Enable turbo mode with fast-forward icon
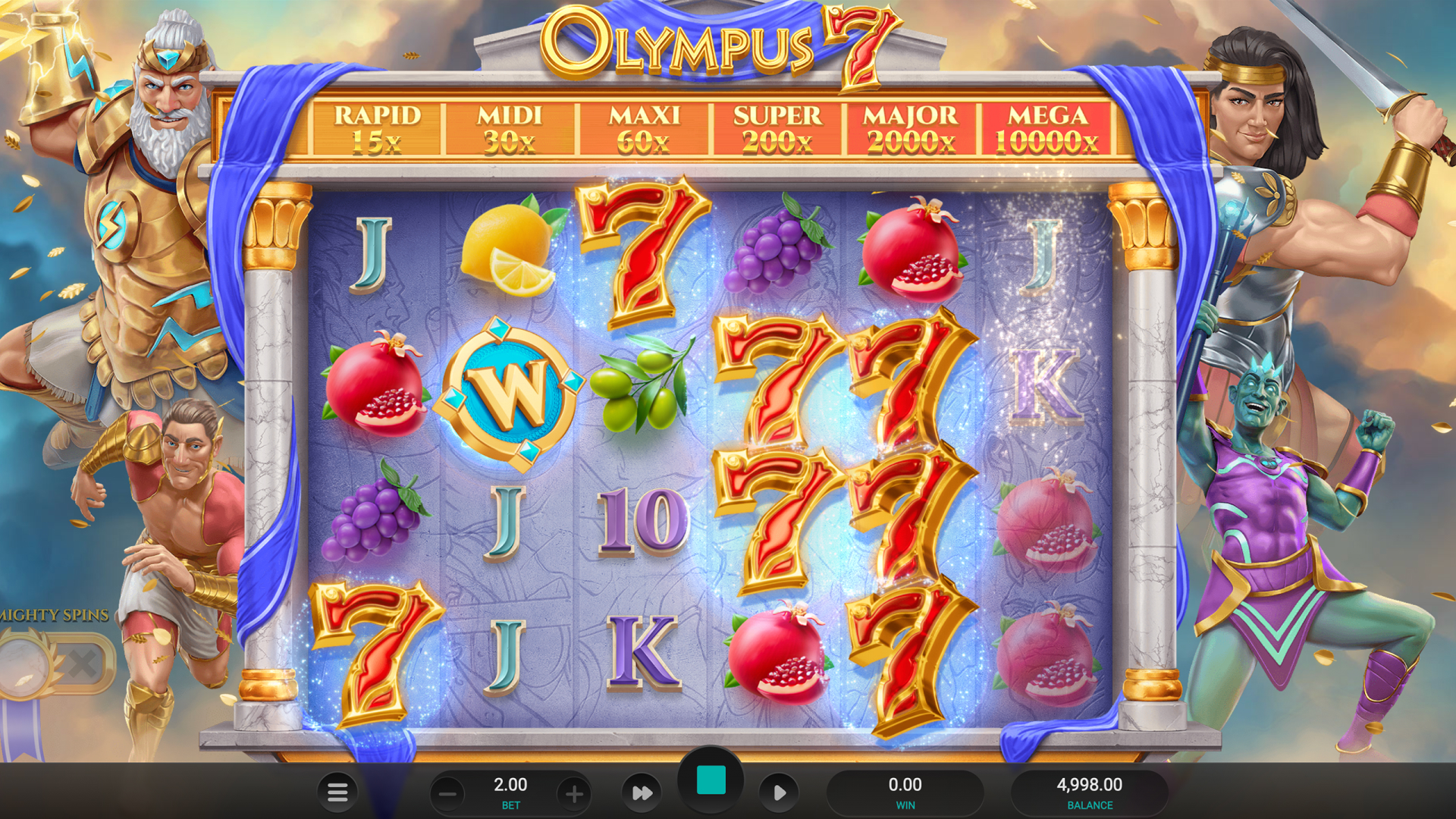The height and width of the screenshot is (819, 1456). 641,792
